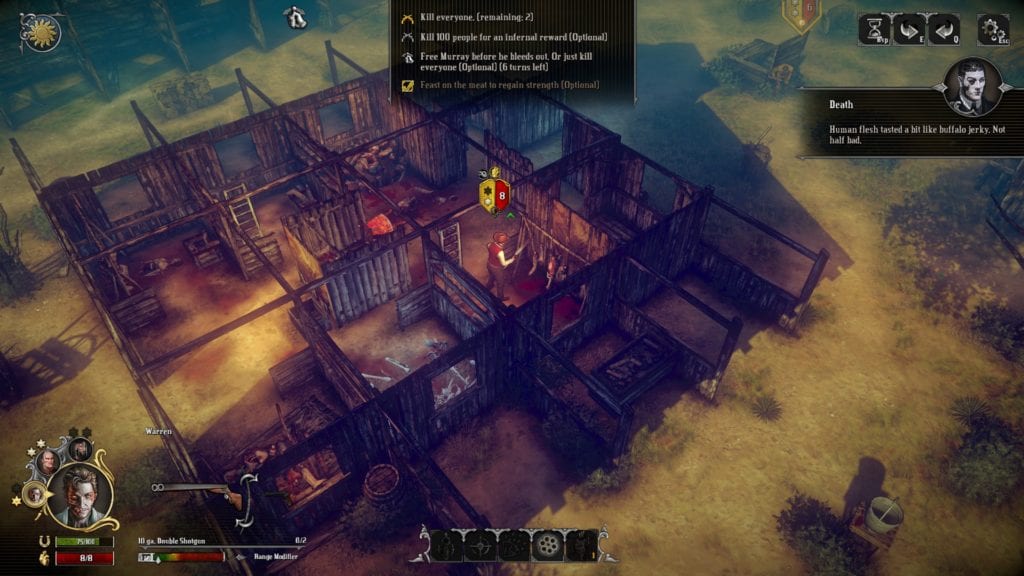Click the hourglass end turn button
Image resolution: width=1024 pixels, height=576 pixels.
point(874,29)
